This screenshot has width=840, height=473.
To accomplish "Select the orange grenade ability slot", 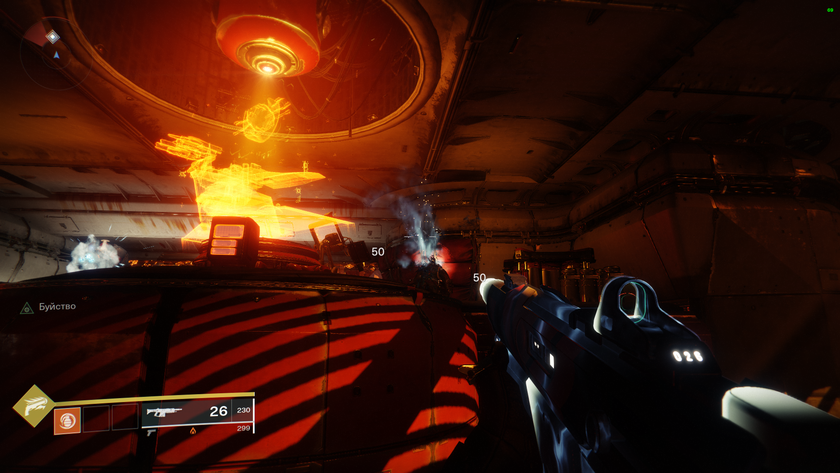I will tap(67, 417).
